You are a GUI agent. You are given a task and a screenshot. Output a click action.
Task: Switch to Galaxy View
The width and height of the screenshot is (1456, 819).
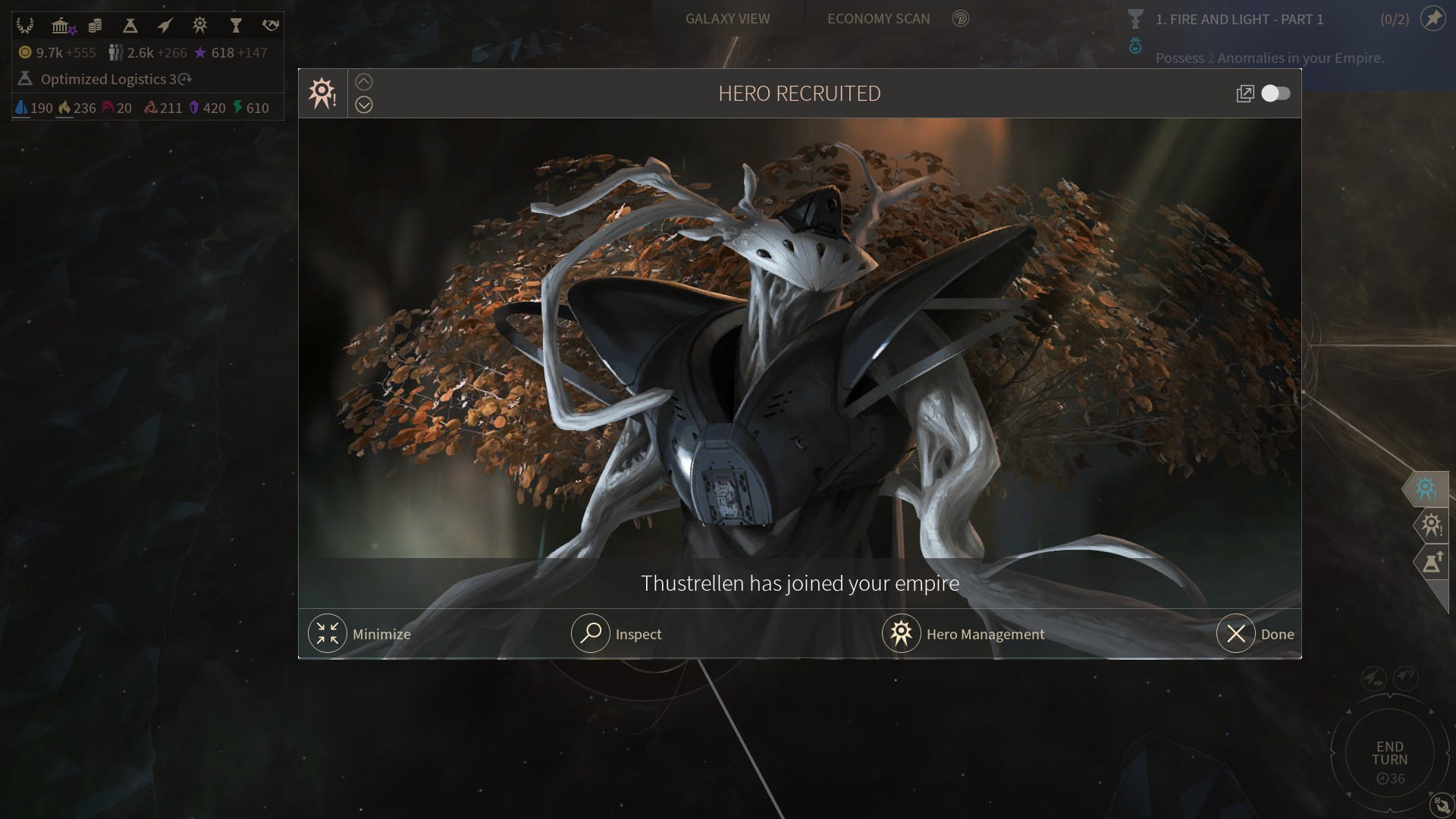point(726,18)
